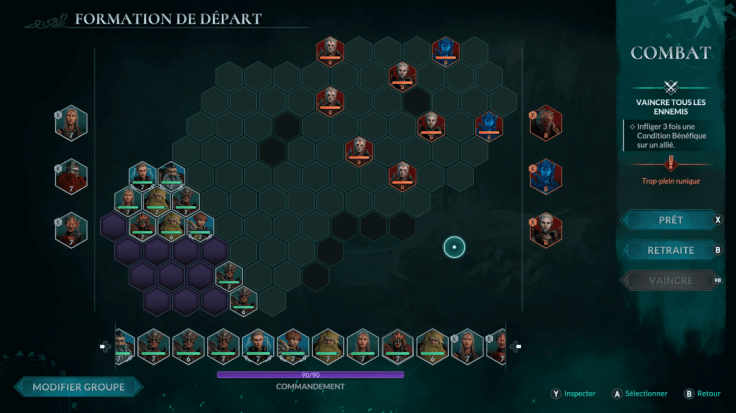Choose RETRAITE to retreat from combat

[x=670, y=250]
